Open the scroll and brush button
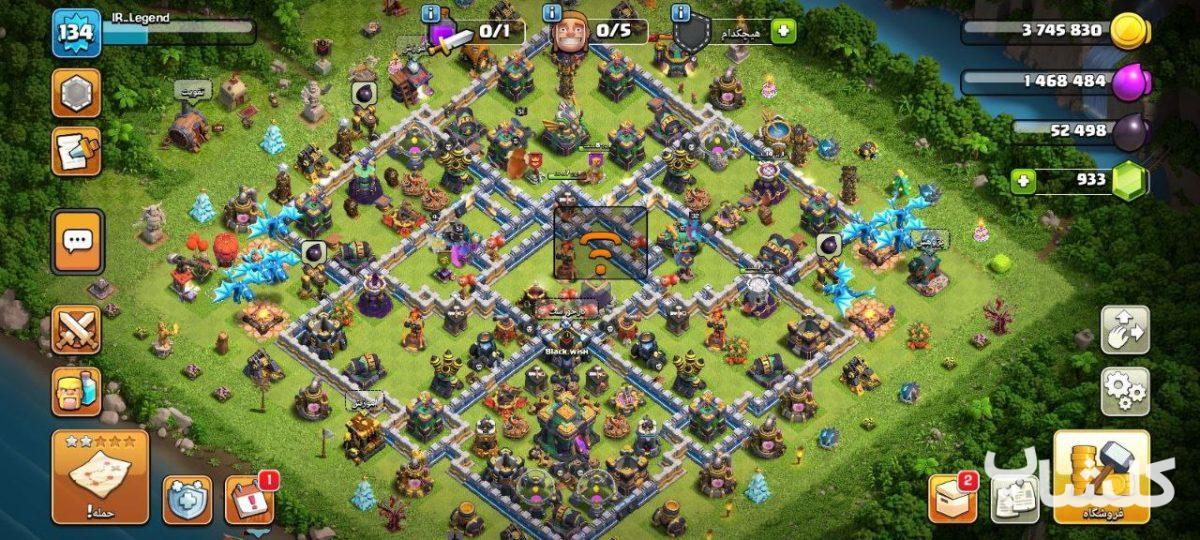The width and height of the screenshot is (1200, 540). tap(76, 151)
